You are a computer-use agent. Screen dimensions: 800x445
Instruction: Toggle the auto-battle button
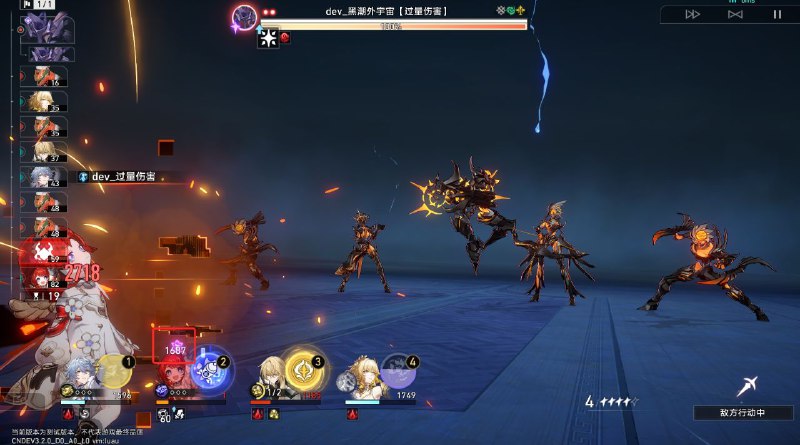tap(735, 14)
